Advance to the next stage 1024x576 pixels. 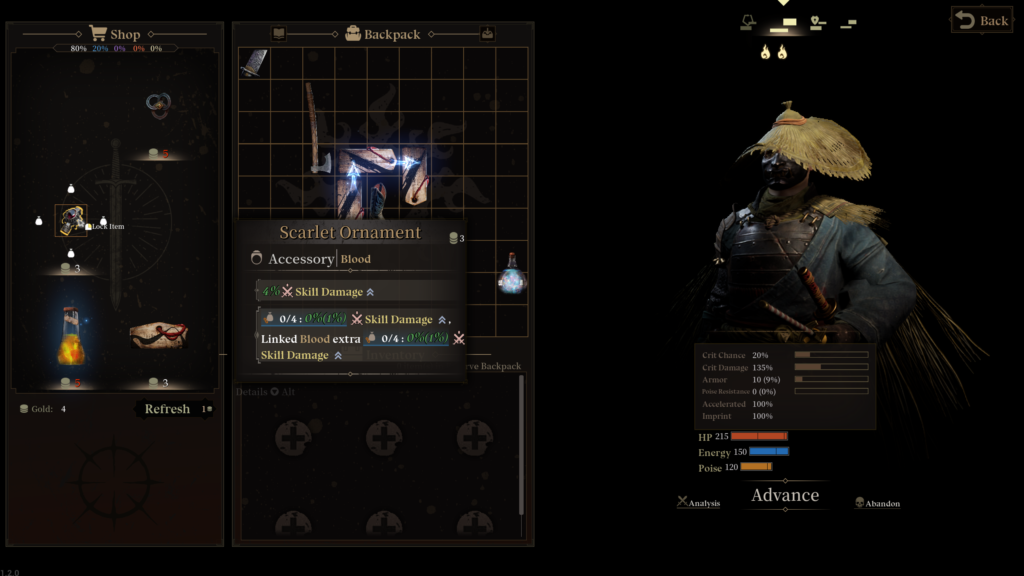tap(785, 495)
